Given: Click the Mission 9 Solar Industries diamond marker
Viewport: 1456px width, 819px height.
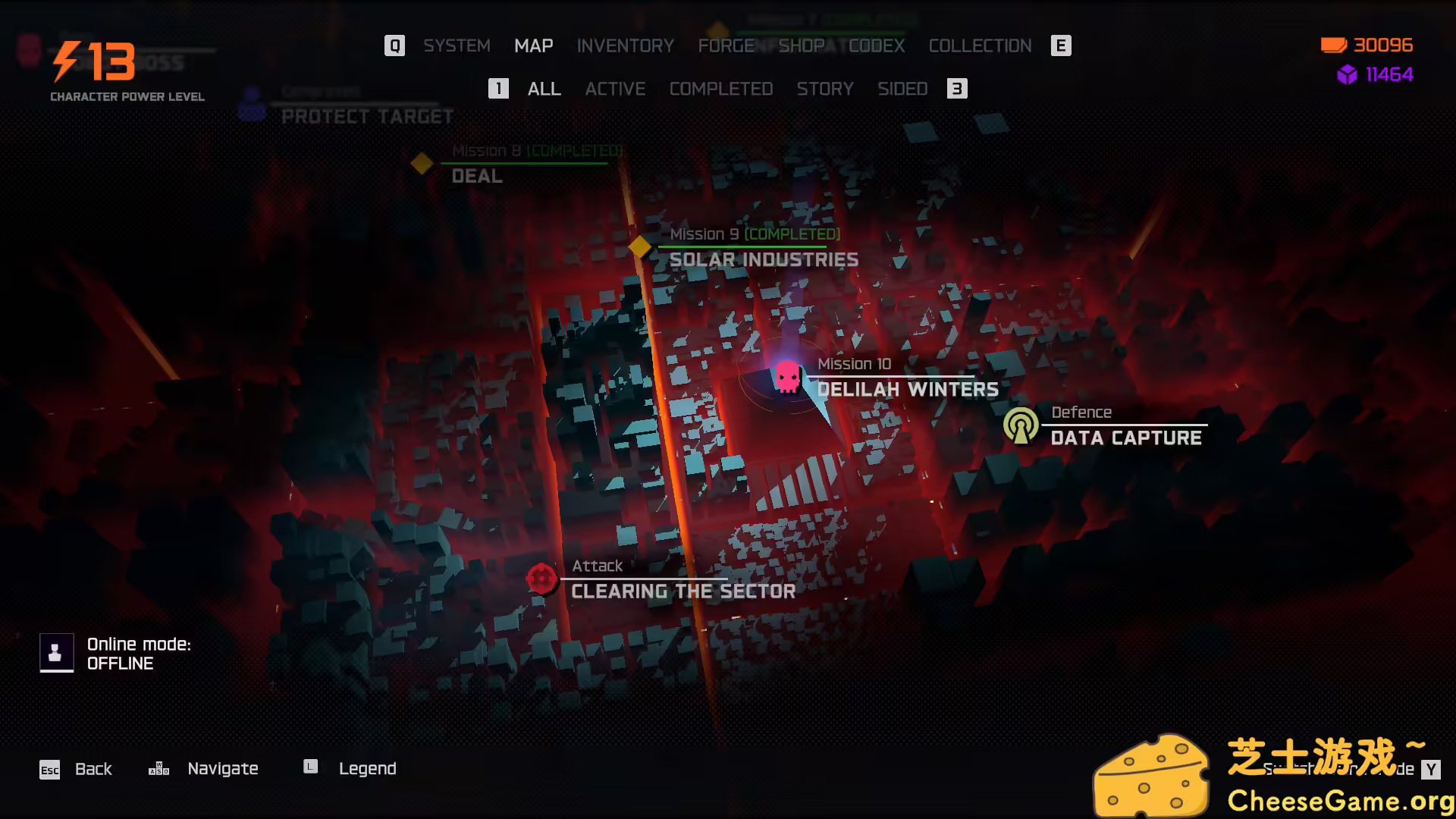Looking at the screenshot, I should pyautogui.click(x=639, y=246).
